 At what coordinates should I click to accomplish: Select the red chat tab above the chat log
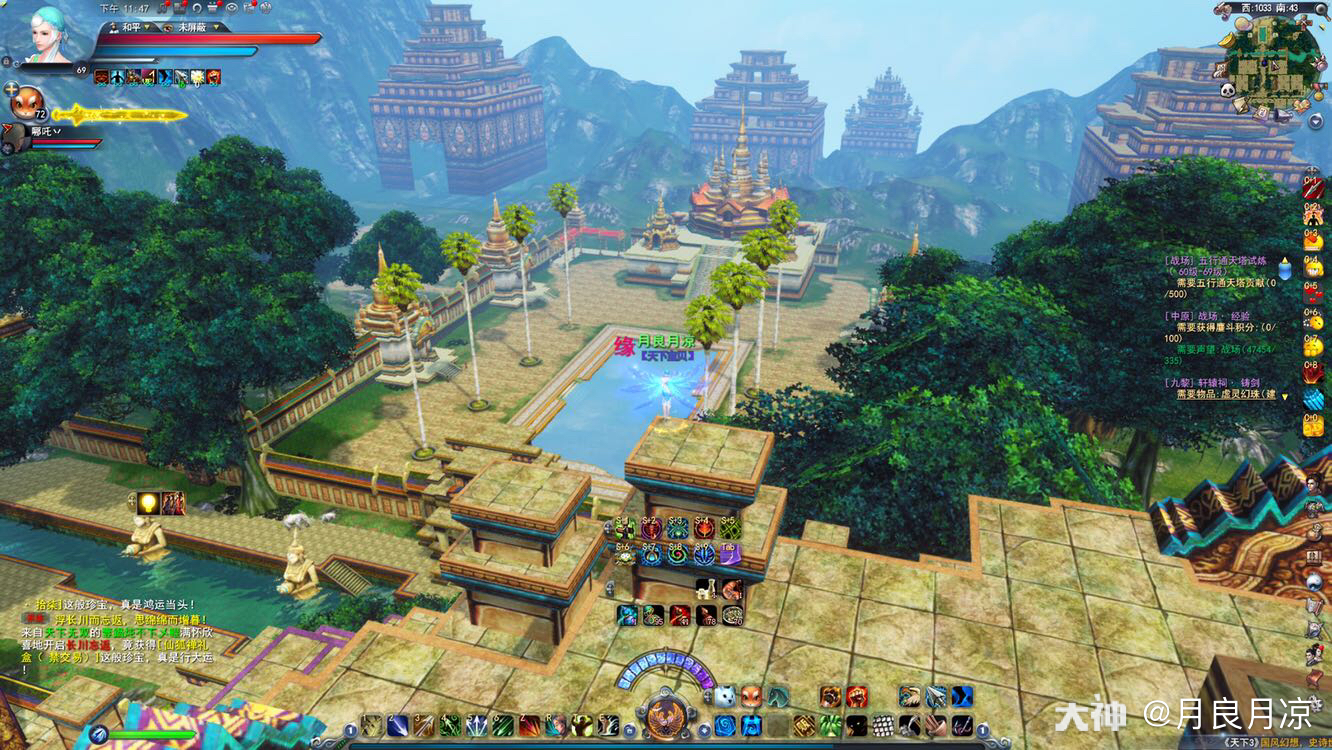32,618
